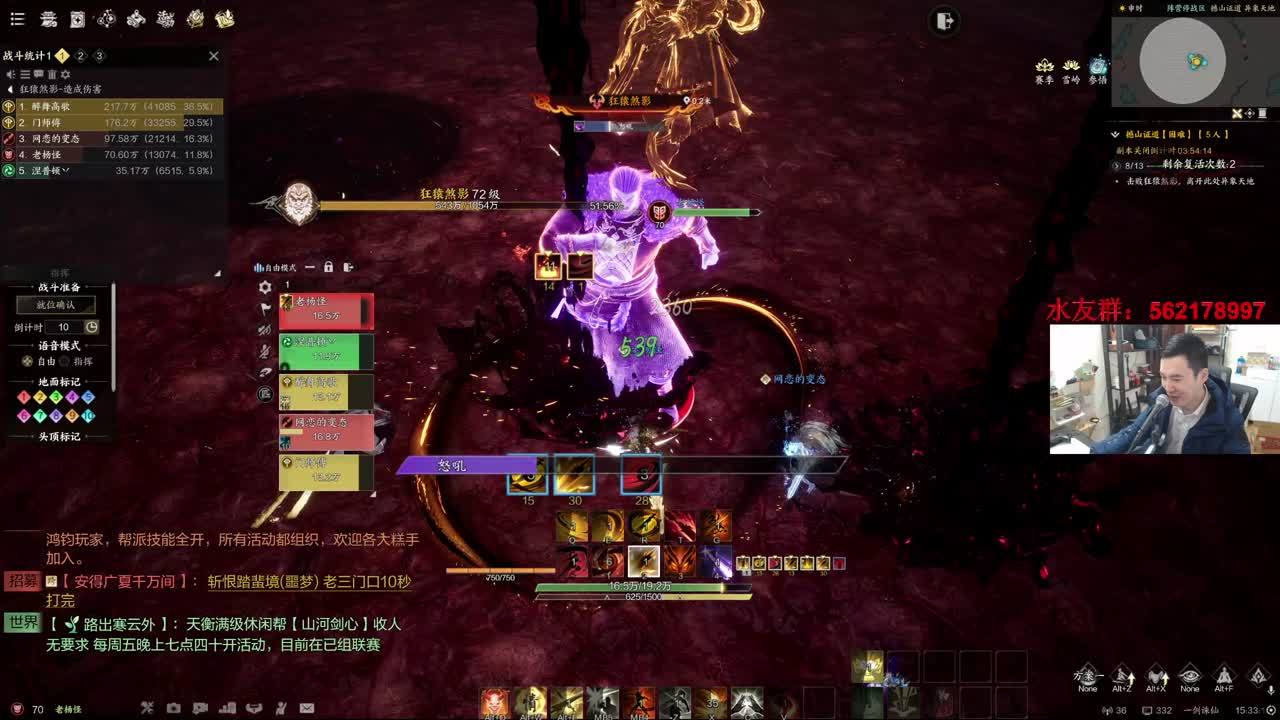The image size is (1280, 720).
Task: Switch to combat statistics tab 3
Action: (x=99, y=56)
